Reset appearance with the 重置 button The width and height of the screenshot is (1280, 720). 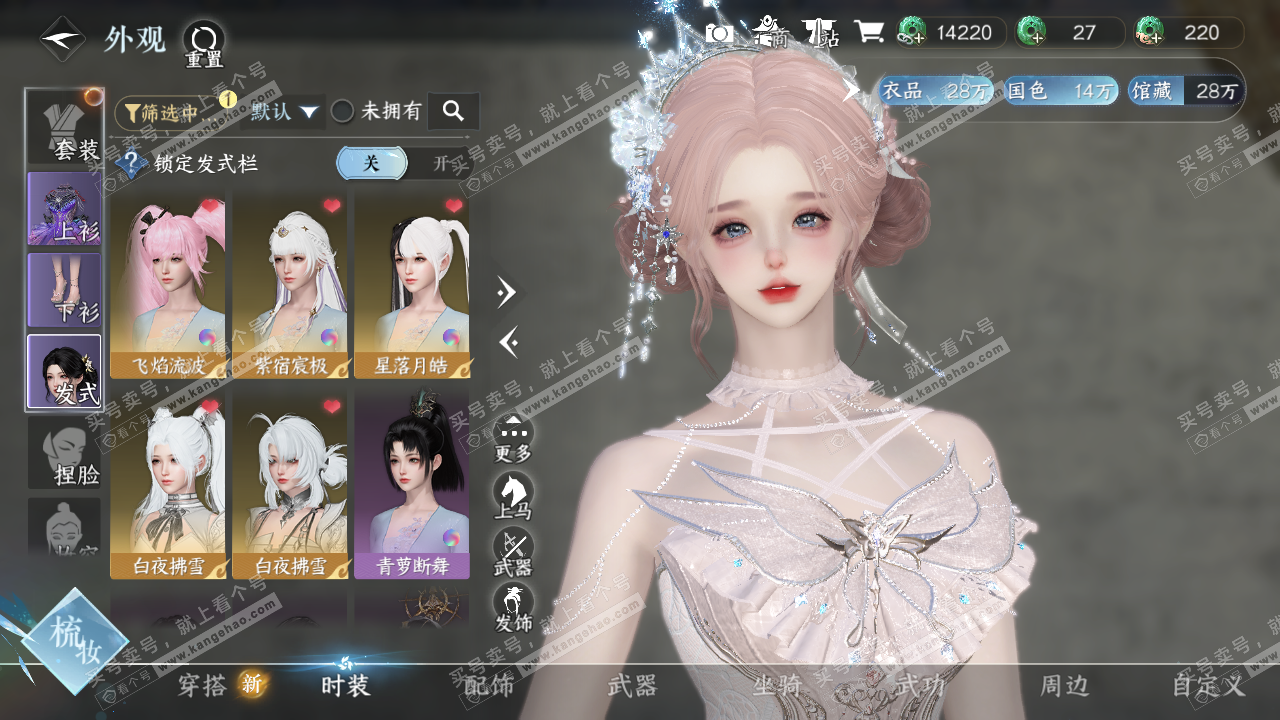click(204, 43)
